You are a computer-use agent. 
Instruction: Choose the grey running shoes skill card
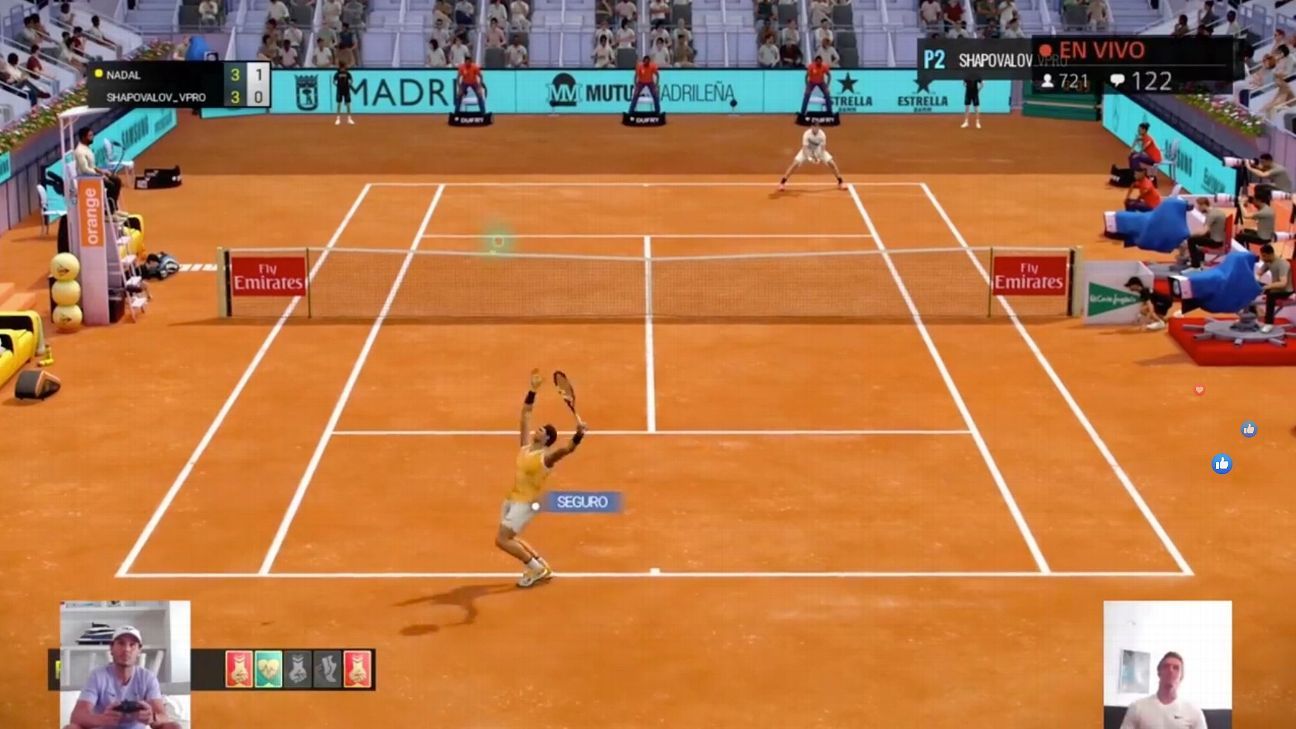[x=327, y=669]
